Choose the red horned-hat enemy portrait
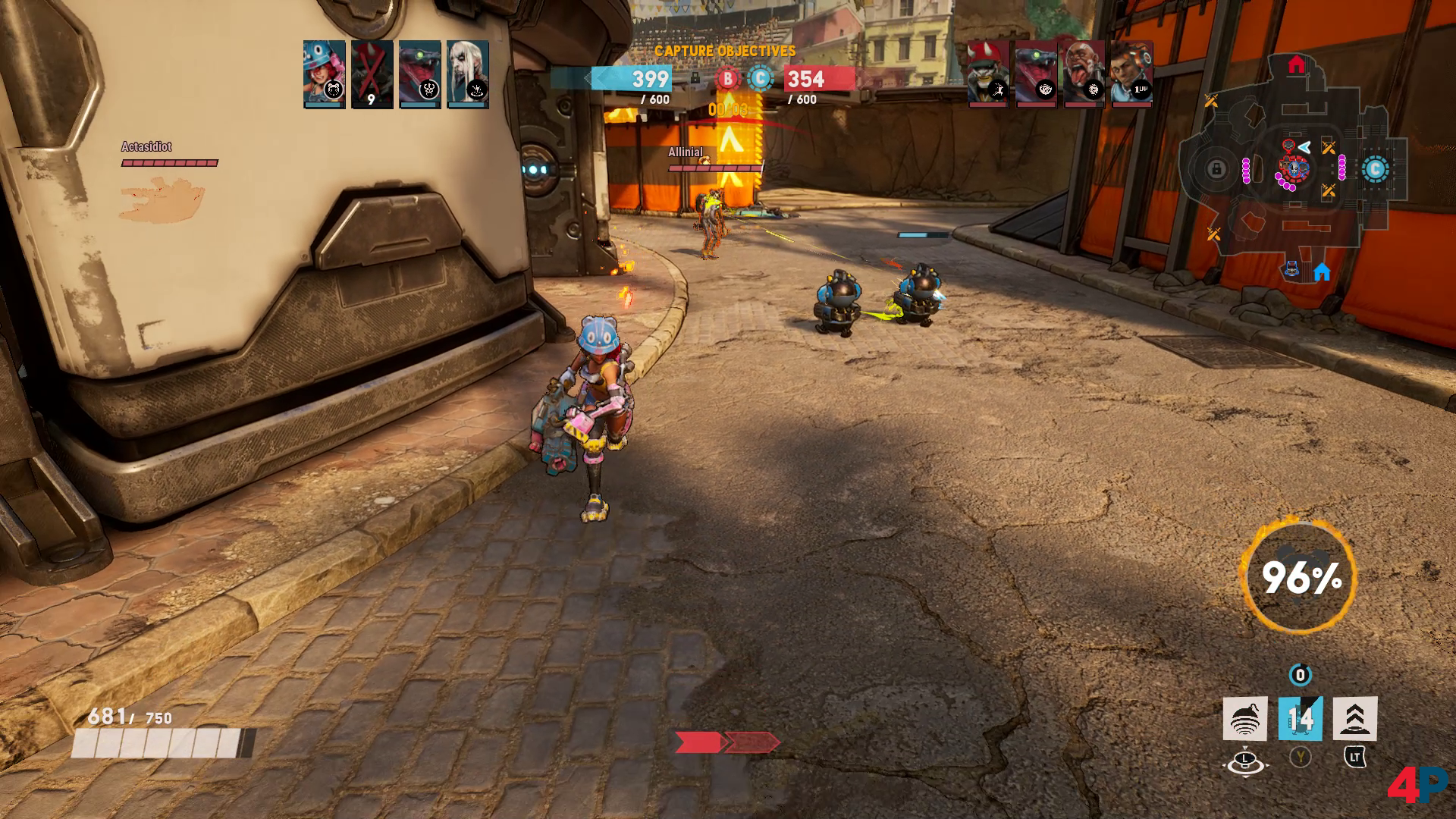 pyautogui.click(x=988, y=74)
